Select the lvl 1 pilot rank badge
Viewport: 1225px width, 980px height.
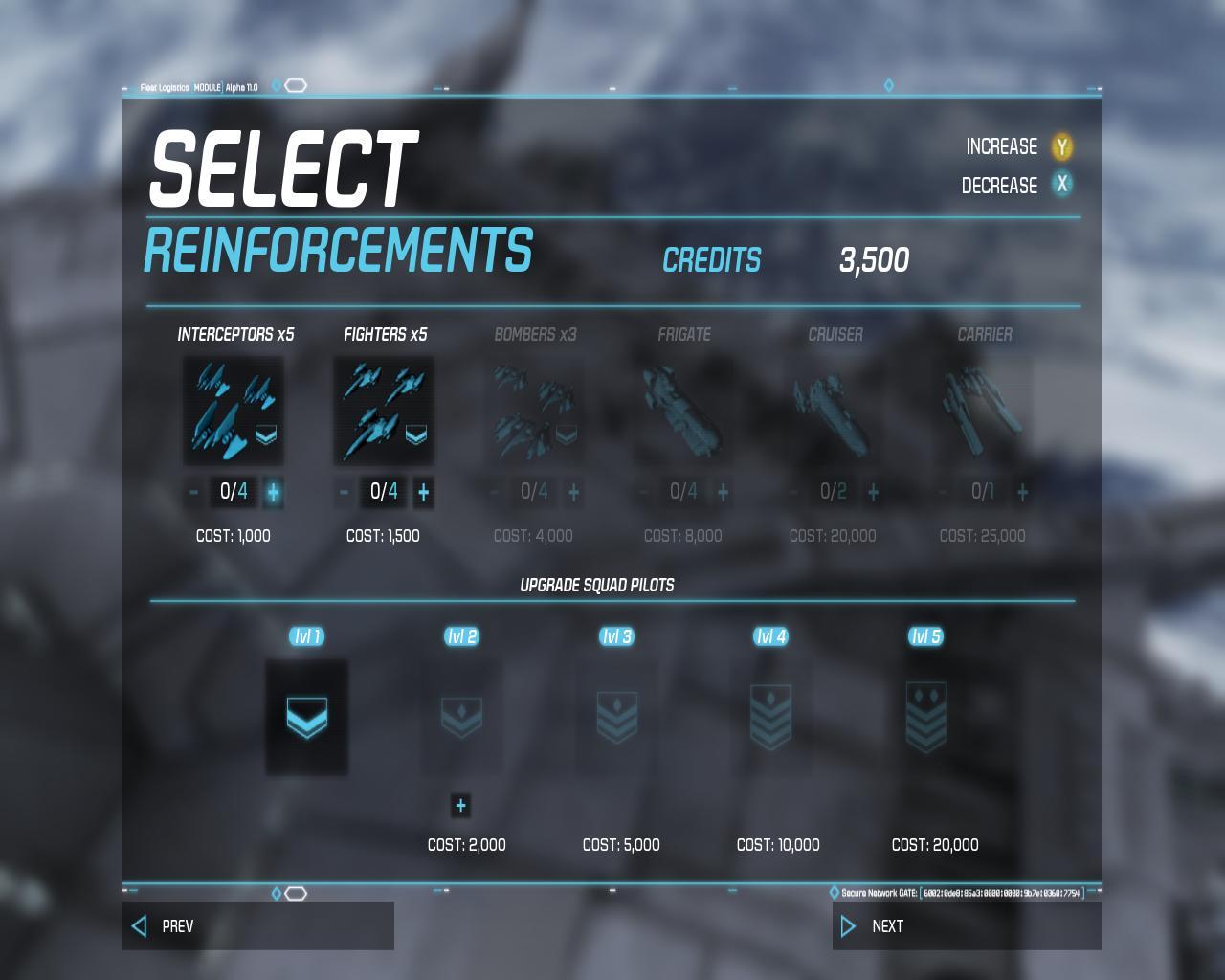coord(306,717)
